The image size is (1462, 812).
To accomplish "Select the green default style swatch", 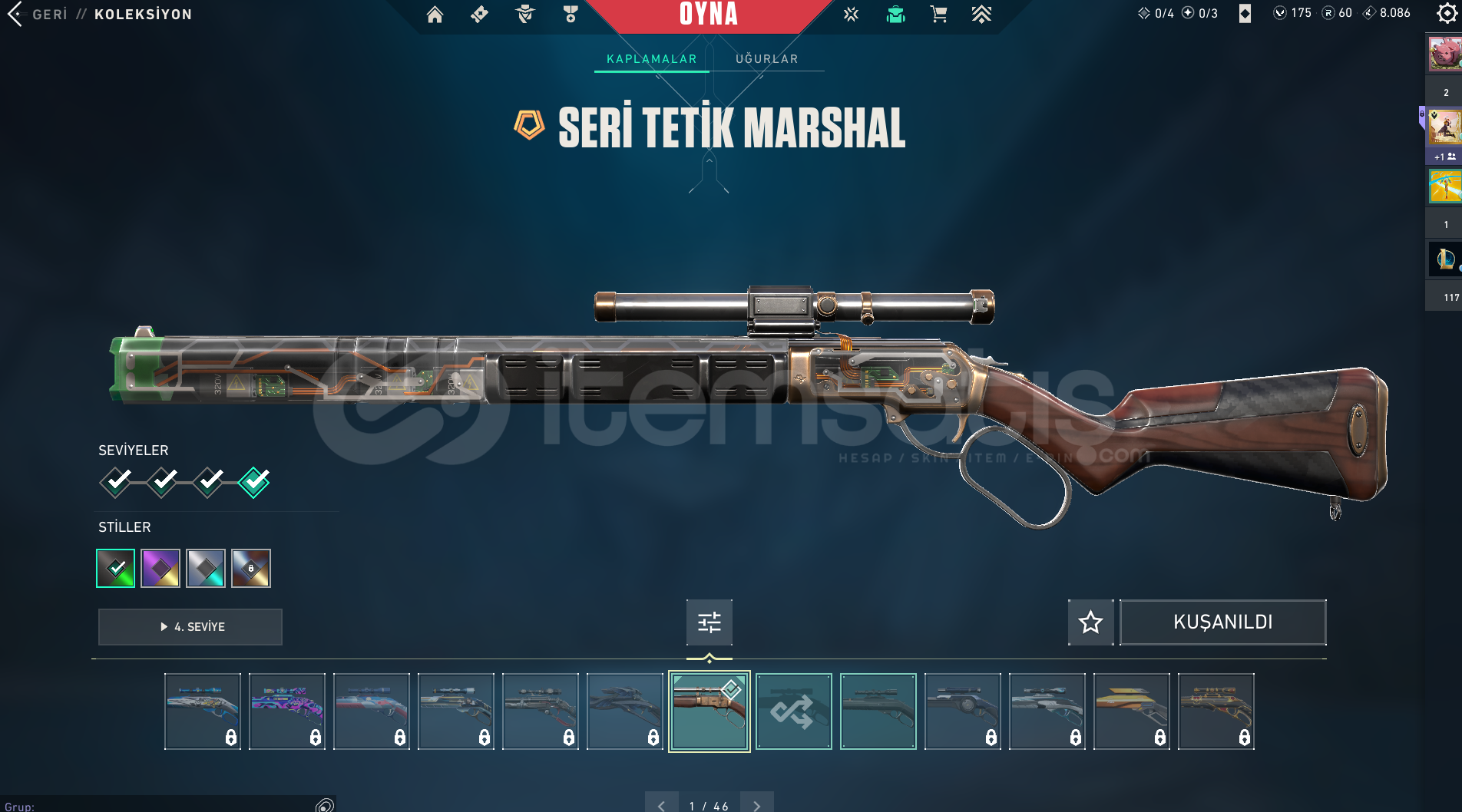I will click(116, 569).
